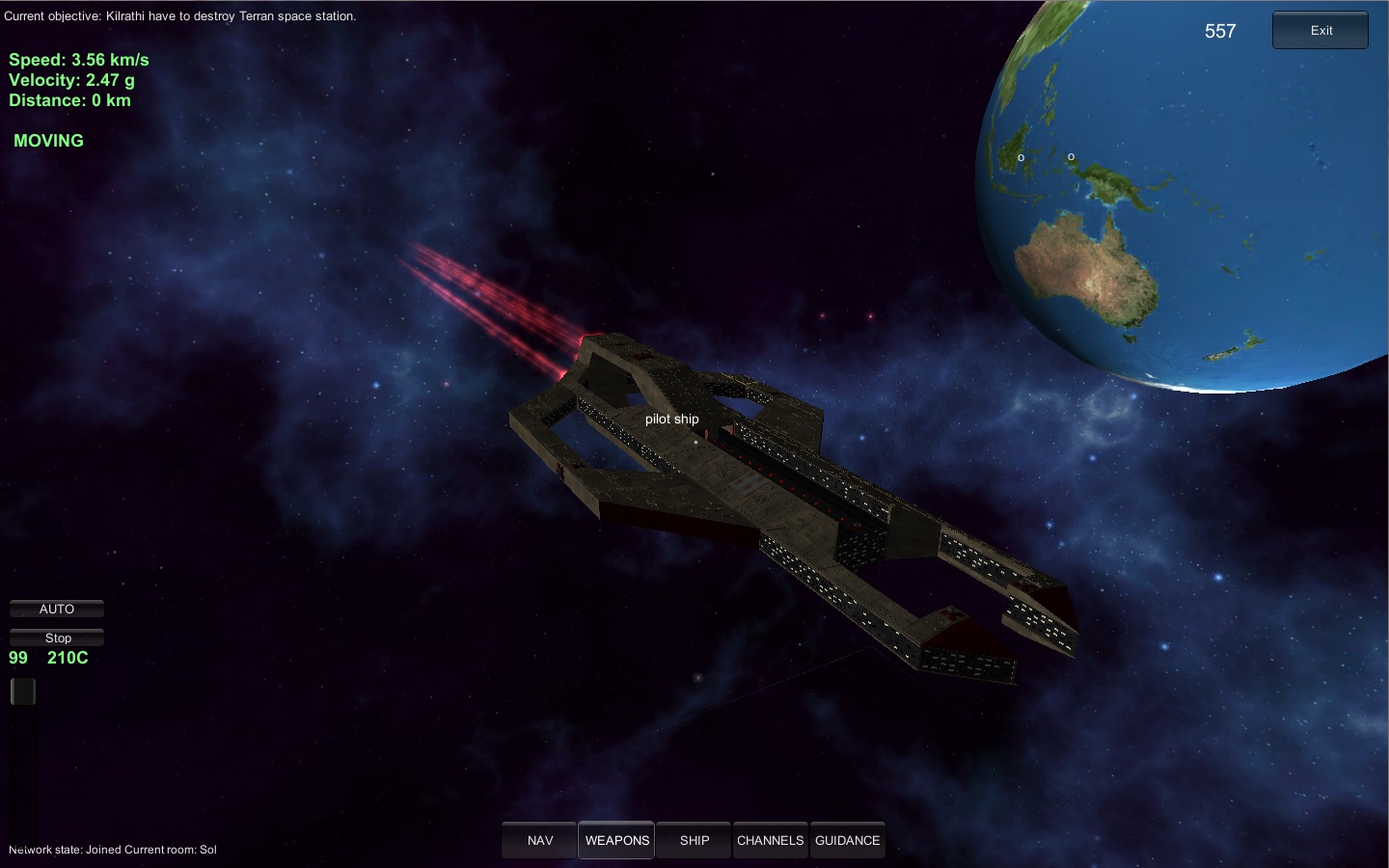The image size is (1389, 868).
Task: Switch to the WEAPONS panel
Action: click(616, 840)
